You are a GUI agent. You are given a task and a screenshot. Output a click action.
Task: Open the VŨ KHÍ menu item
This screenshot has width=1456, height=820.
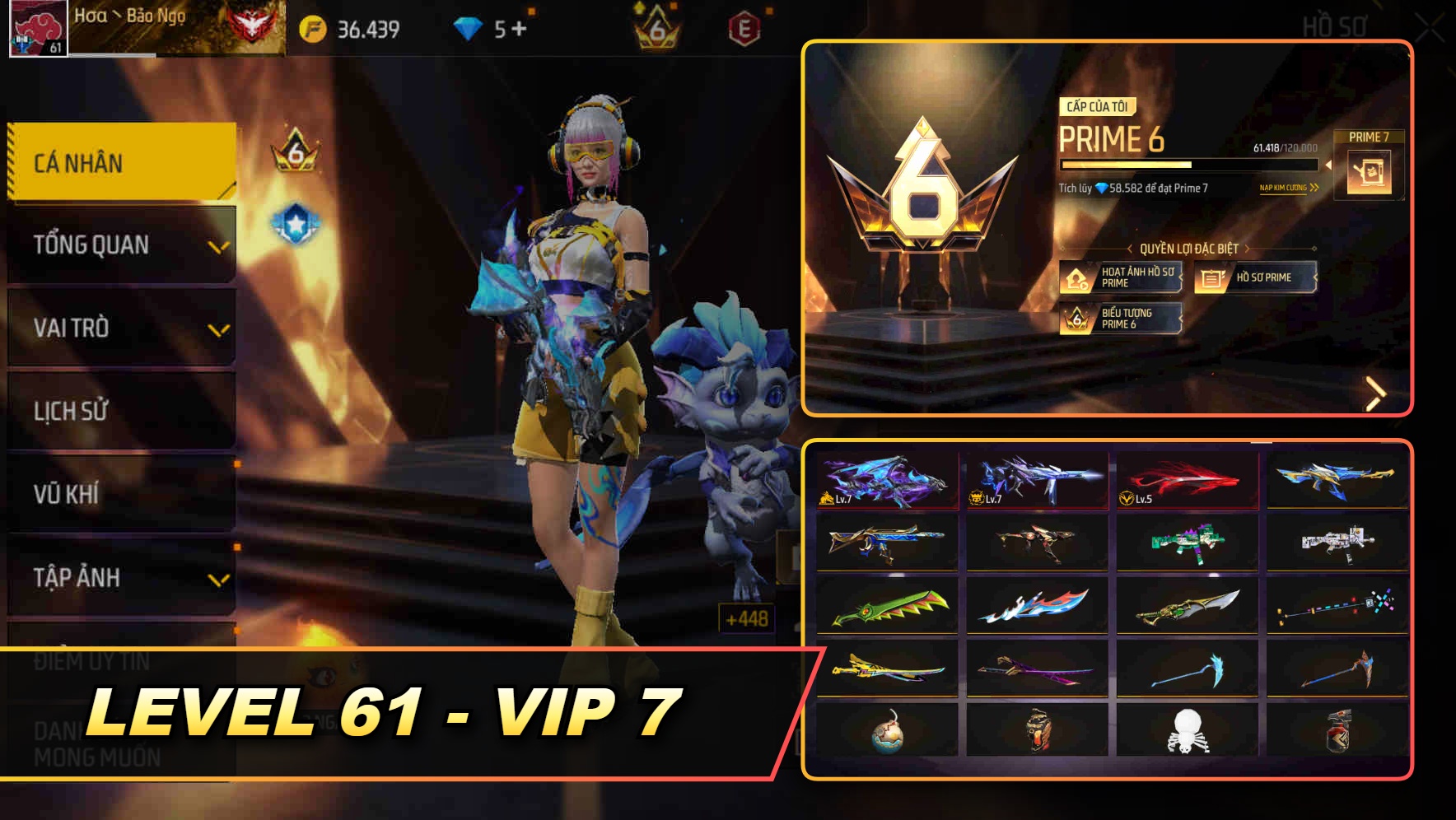coord(119,494)
